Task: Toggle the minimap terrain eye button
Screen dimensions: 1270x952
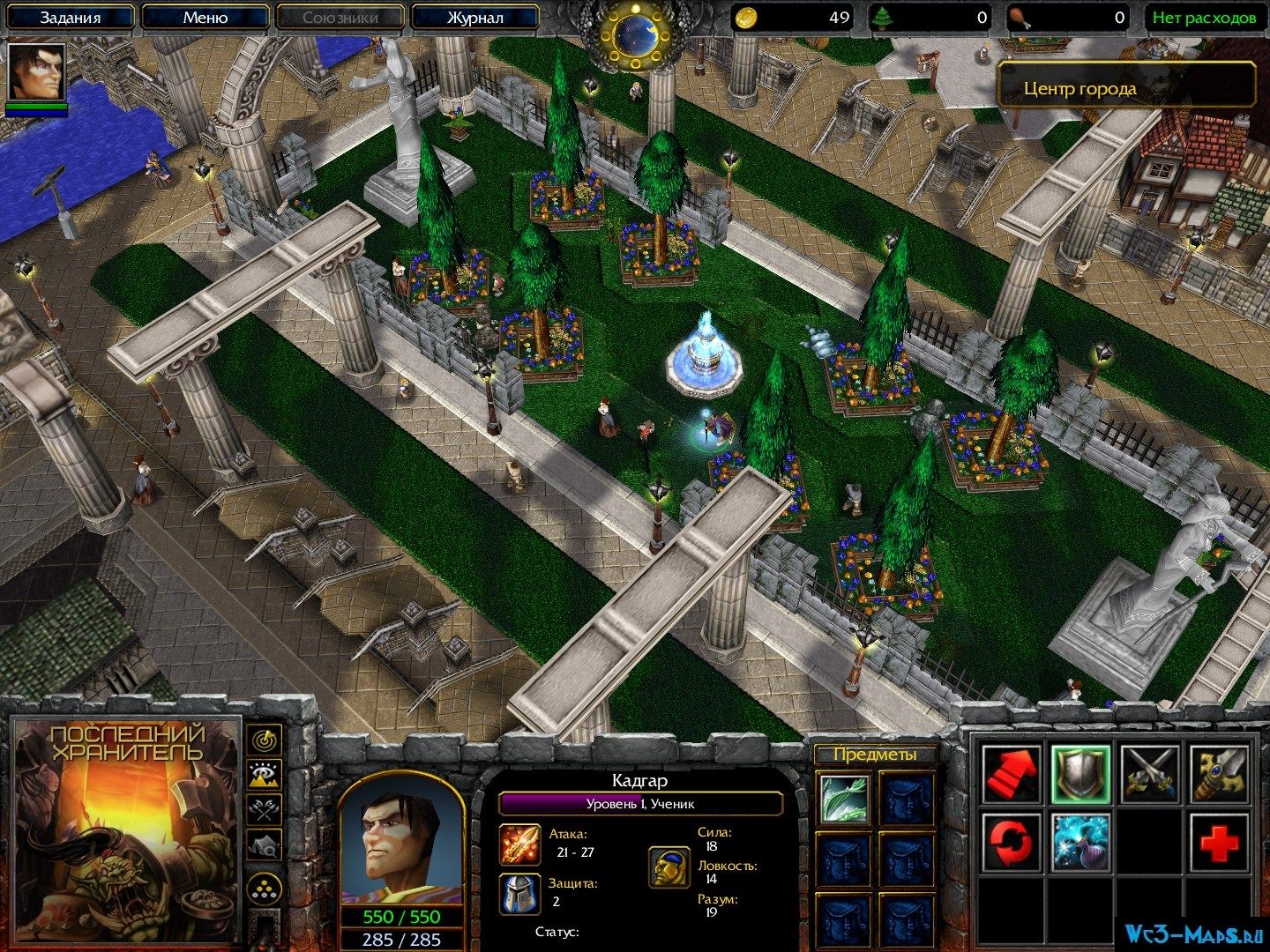Action: coord(264,775)
